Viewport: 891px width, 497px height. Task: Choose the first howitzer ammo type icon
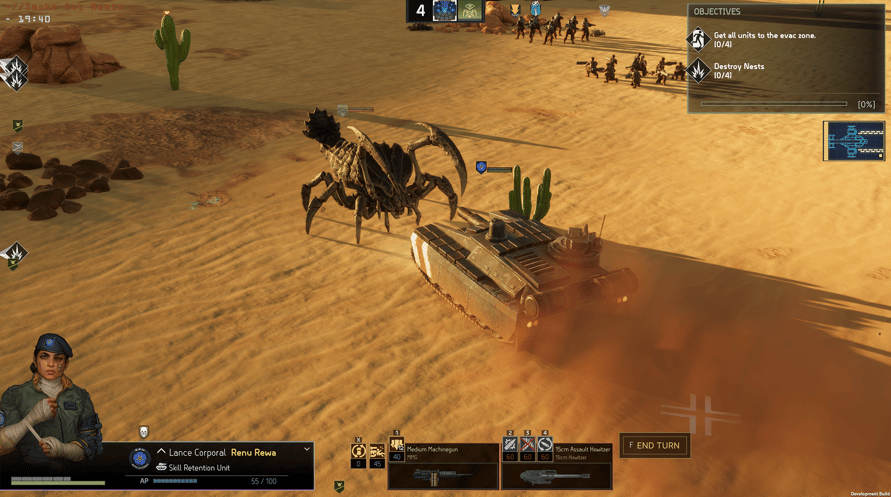click(510, 446)
